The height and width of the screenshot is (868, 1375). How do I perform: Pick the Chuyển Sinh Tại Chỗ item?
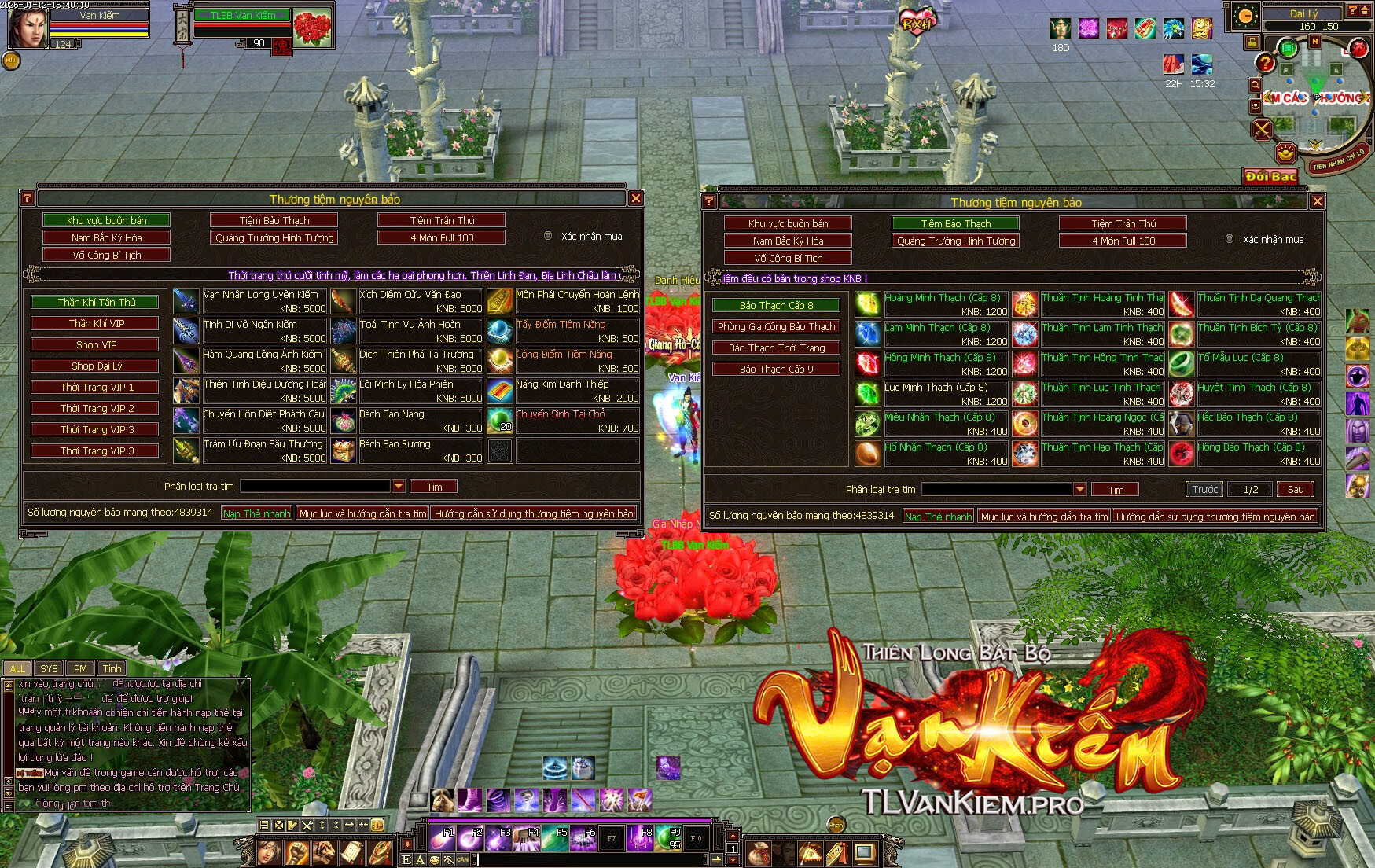click(576, 421)
